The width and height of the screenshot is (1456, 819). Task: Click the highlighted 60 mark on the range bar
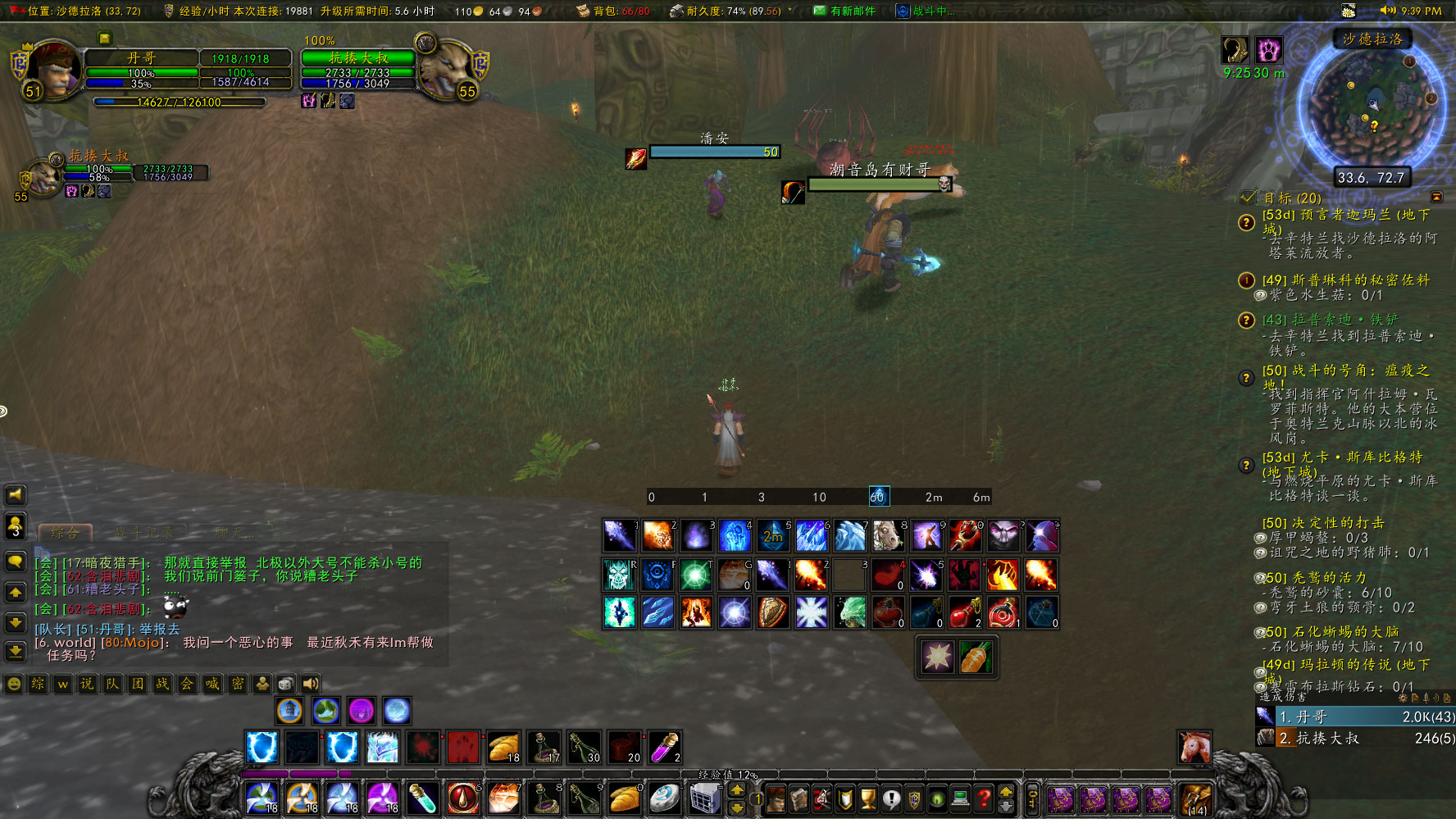[878, 496]
